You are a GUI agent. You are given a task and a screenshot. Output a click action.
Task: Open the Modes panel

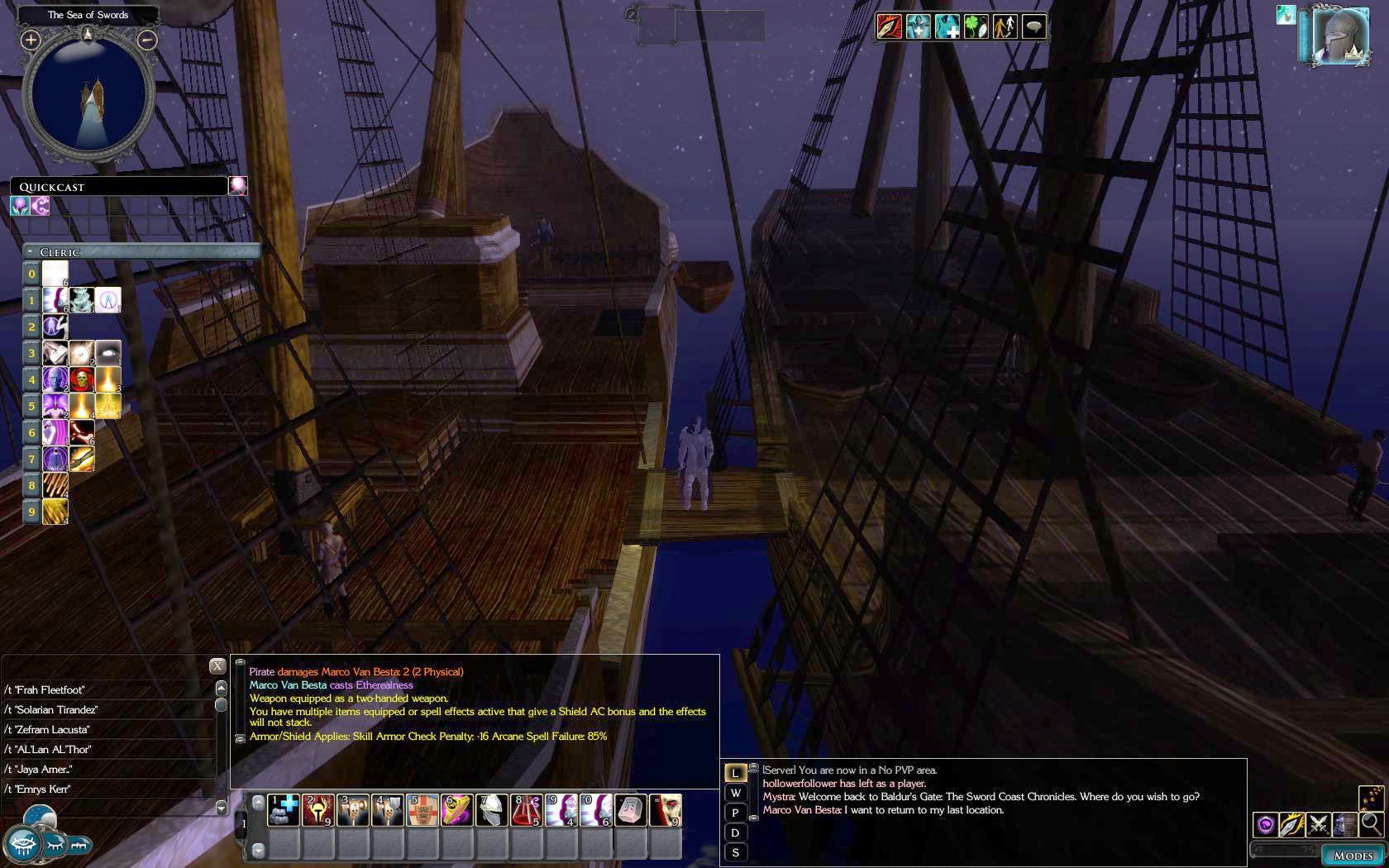[1353, 856]
